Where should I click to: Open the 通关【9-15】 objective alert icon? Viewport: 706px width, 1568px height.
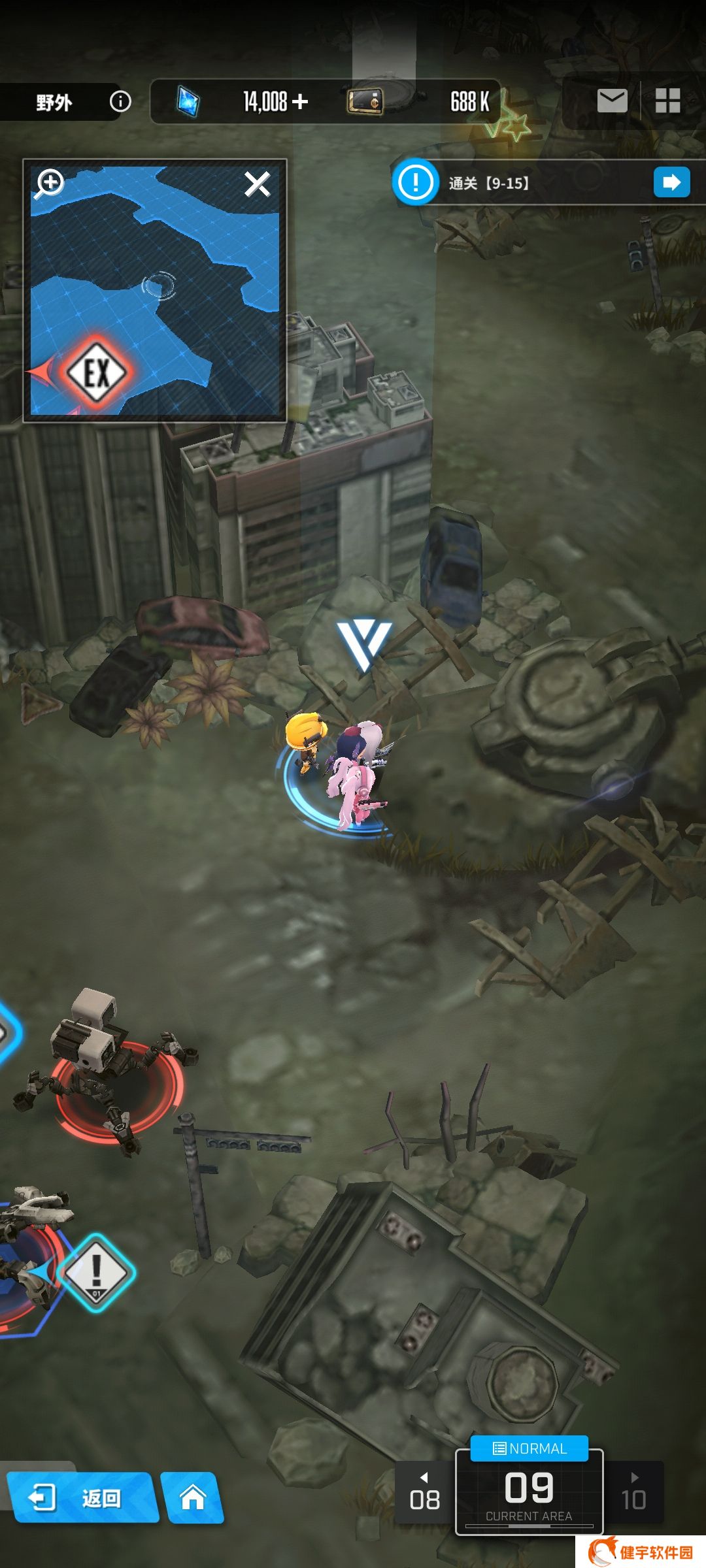[415, 182]
